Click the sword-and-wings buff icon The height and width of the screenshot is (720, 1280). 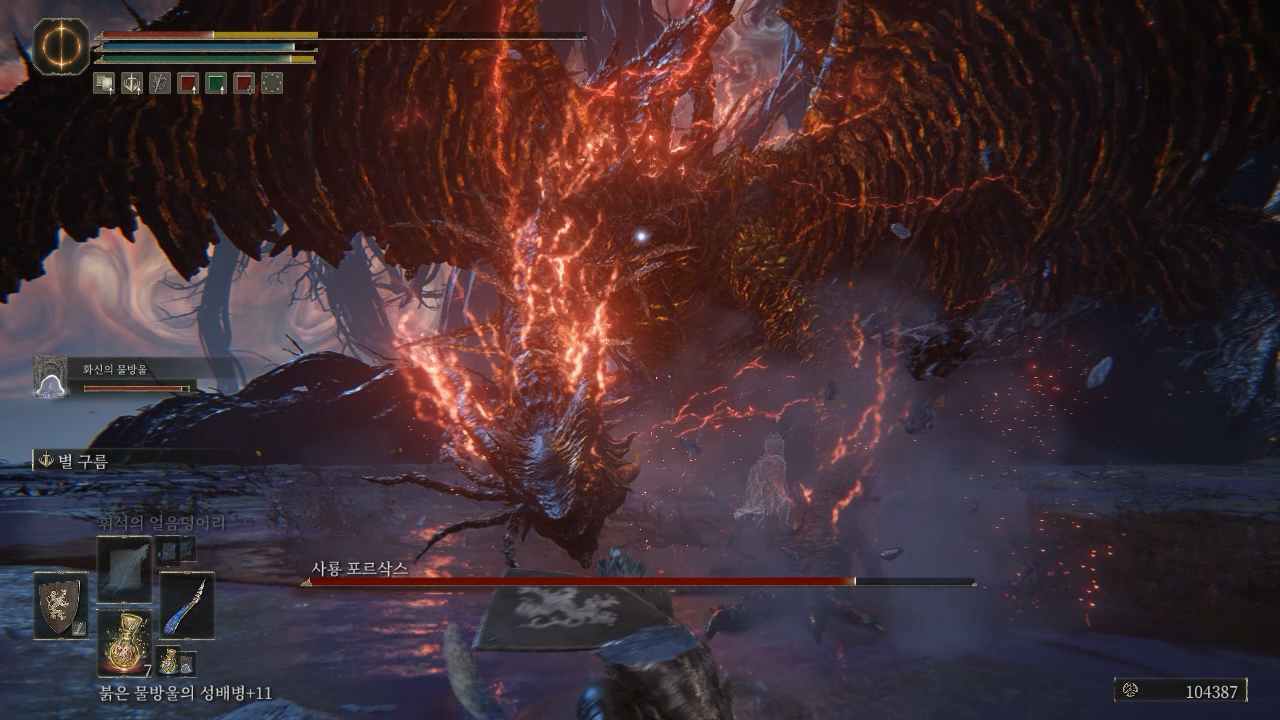tap(160, 84)
